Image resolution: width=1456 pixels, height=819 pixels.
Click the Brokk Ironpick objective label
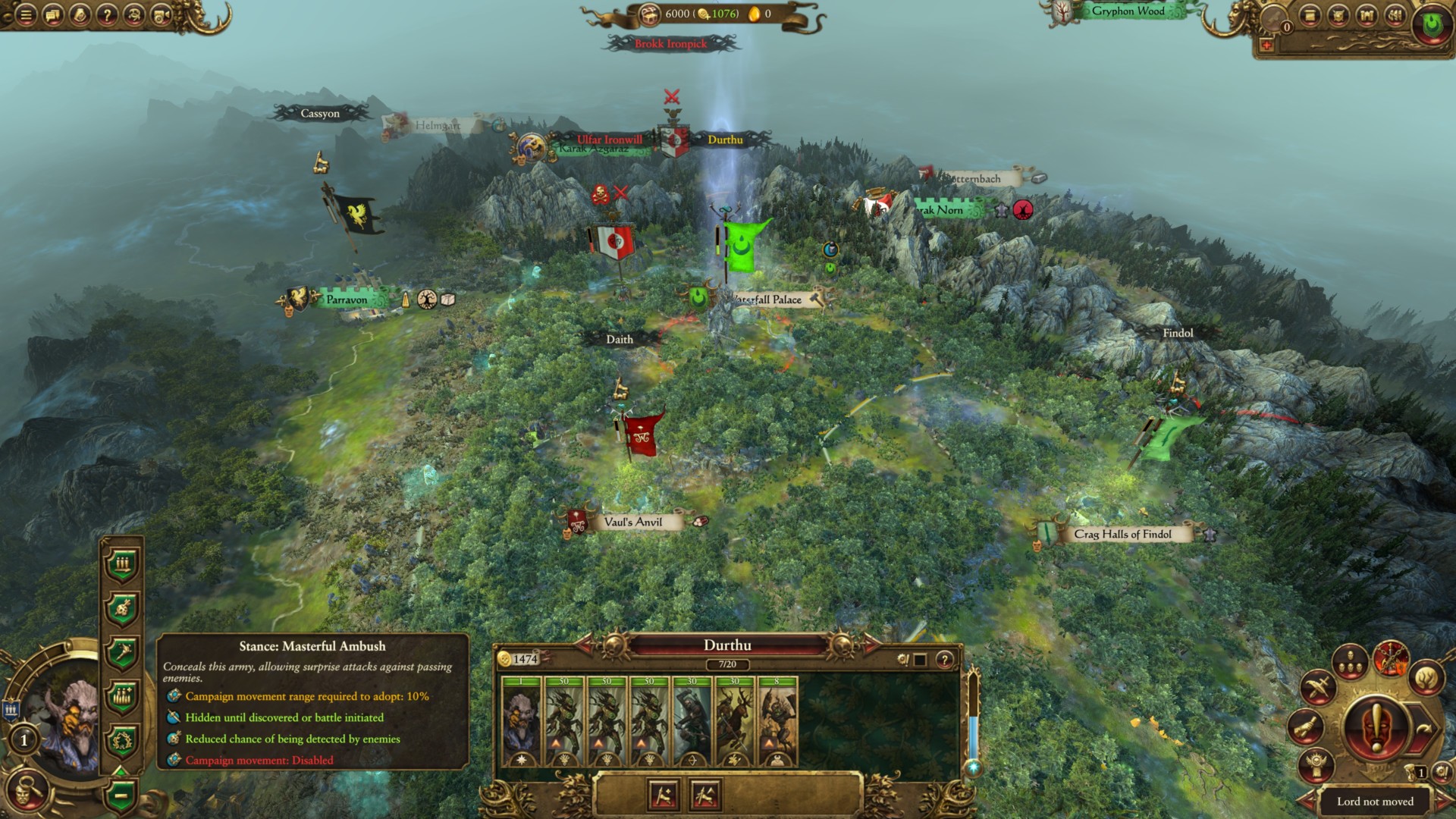(670, 44)
